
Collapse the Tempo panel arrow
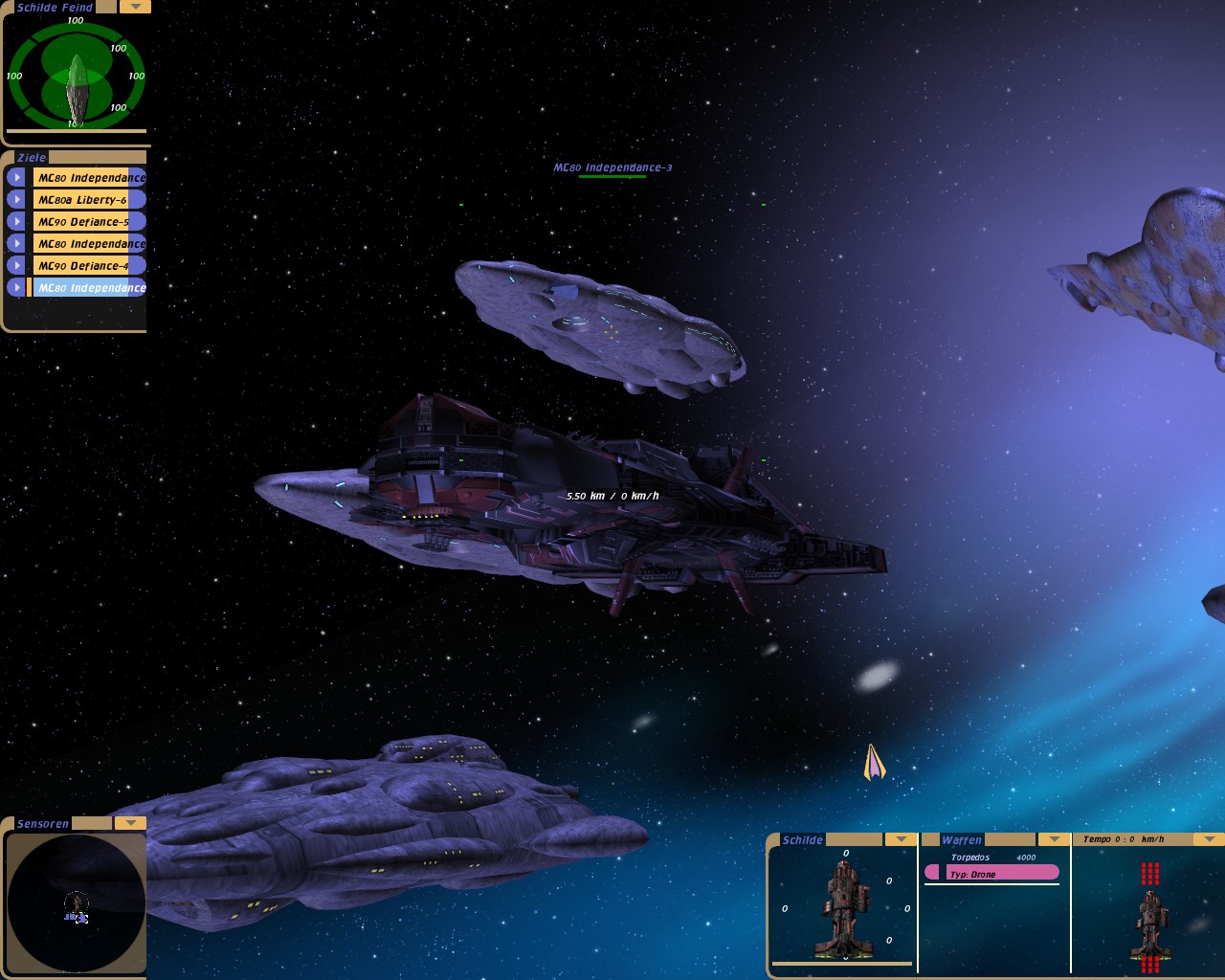pos(1209,839)
